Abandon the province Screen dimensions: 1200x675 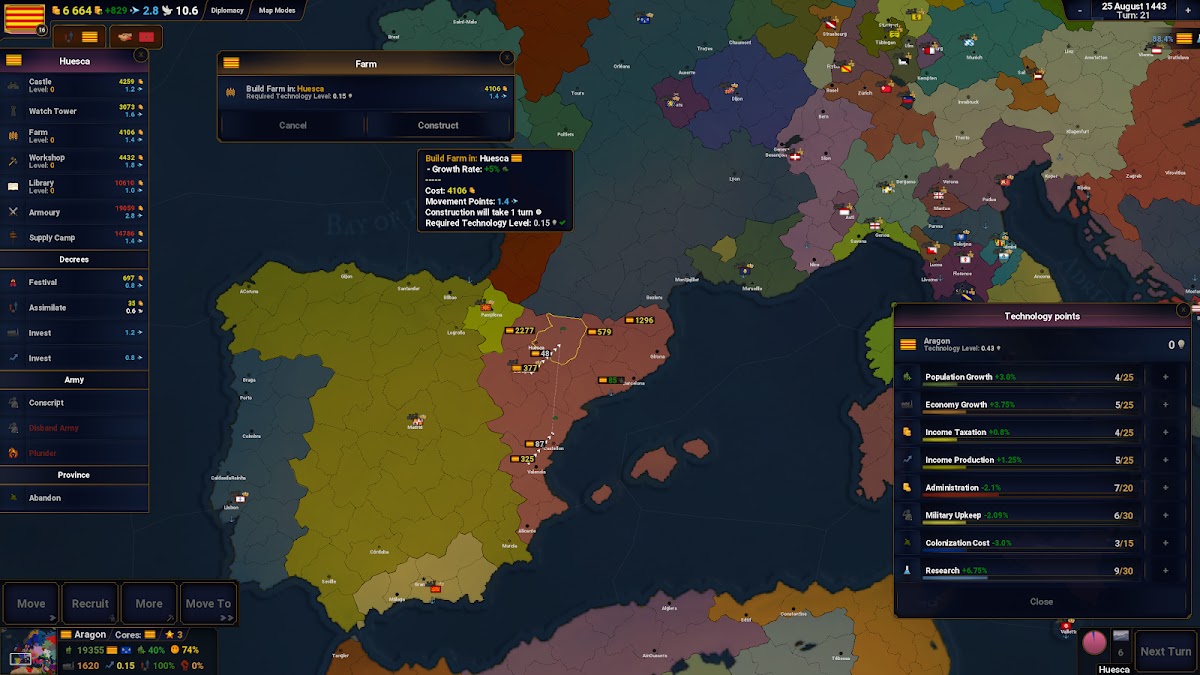point(75,498)
